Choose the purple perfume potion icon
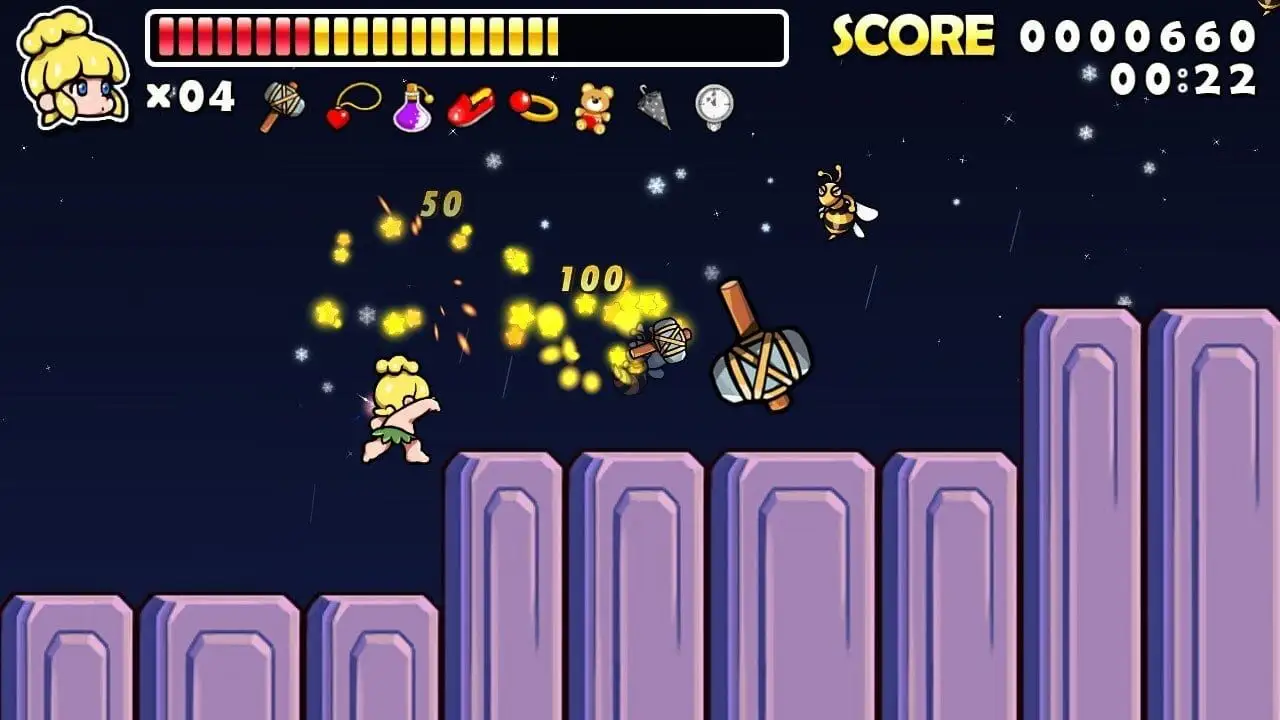 tap(412, 107)
